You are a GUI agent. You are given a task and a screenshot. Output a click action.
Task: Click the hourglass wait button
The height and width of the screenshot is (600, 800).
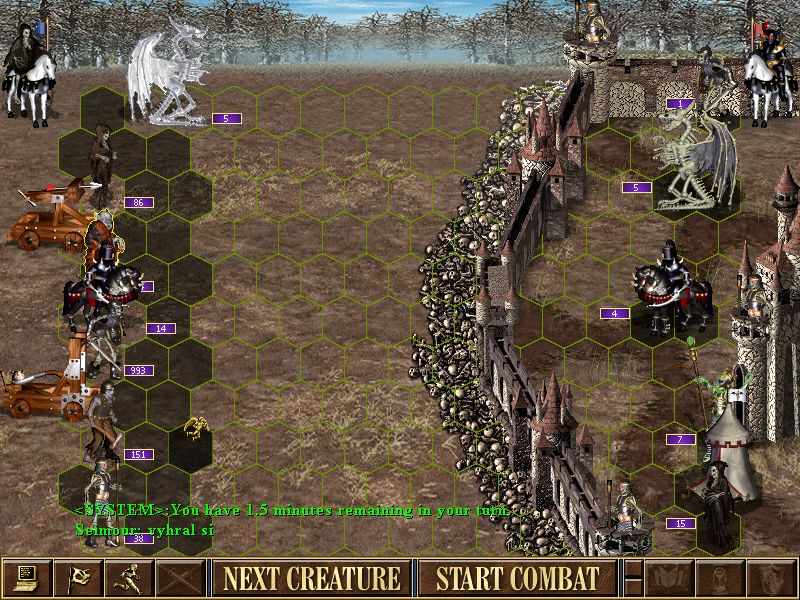[721, 578]
